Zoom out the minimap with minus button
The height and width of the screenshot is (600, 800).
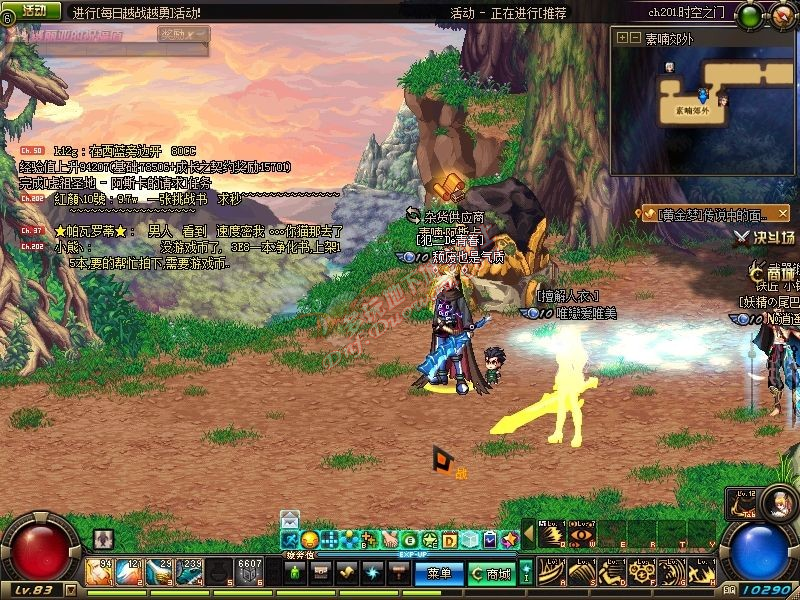634,38
